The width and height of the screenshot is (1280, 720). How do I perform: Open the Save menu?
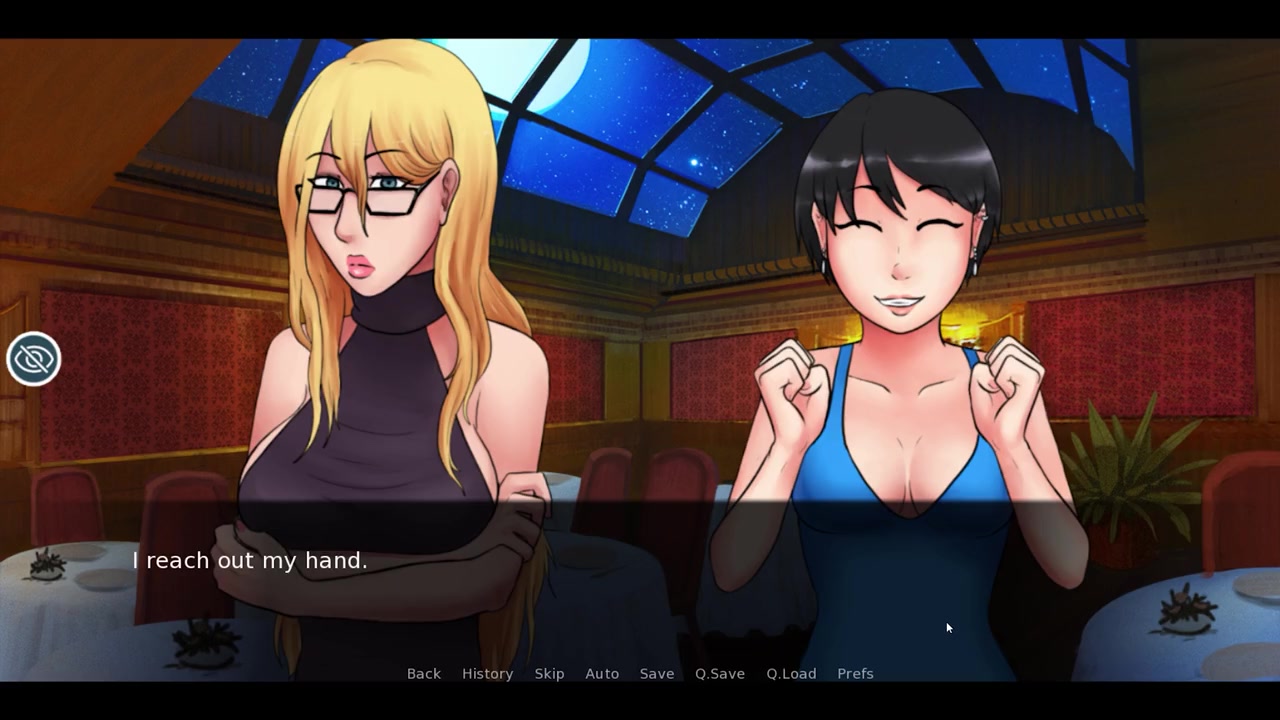pyautogui.click(x=657, y=674)
